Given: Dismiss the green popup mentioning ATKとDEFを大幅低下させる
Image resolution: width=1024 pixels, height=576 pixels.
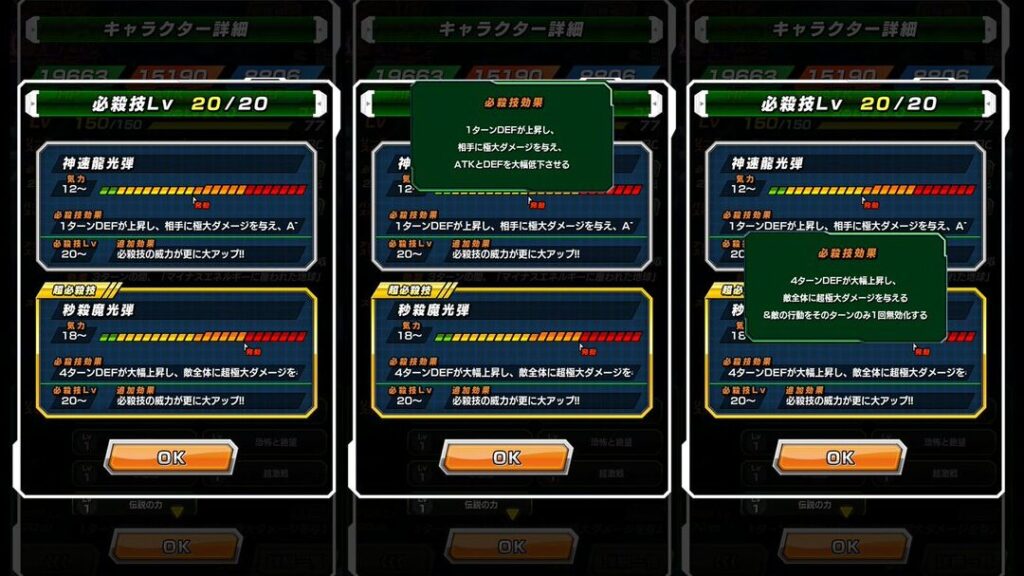Looking at the screenshot, I should 511,136.
